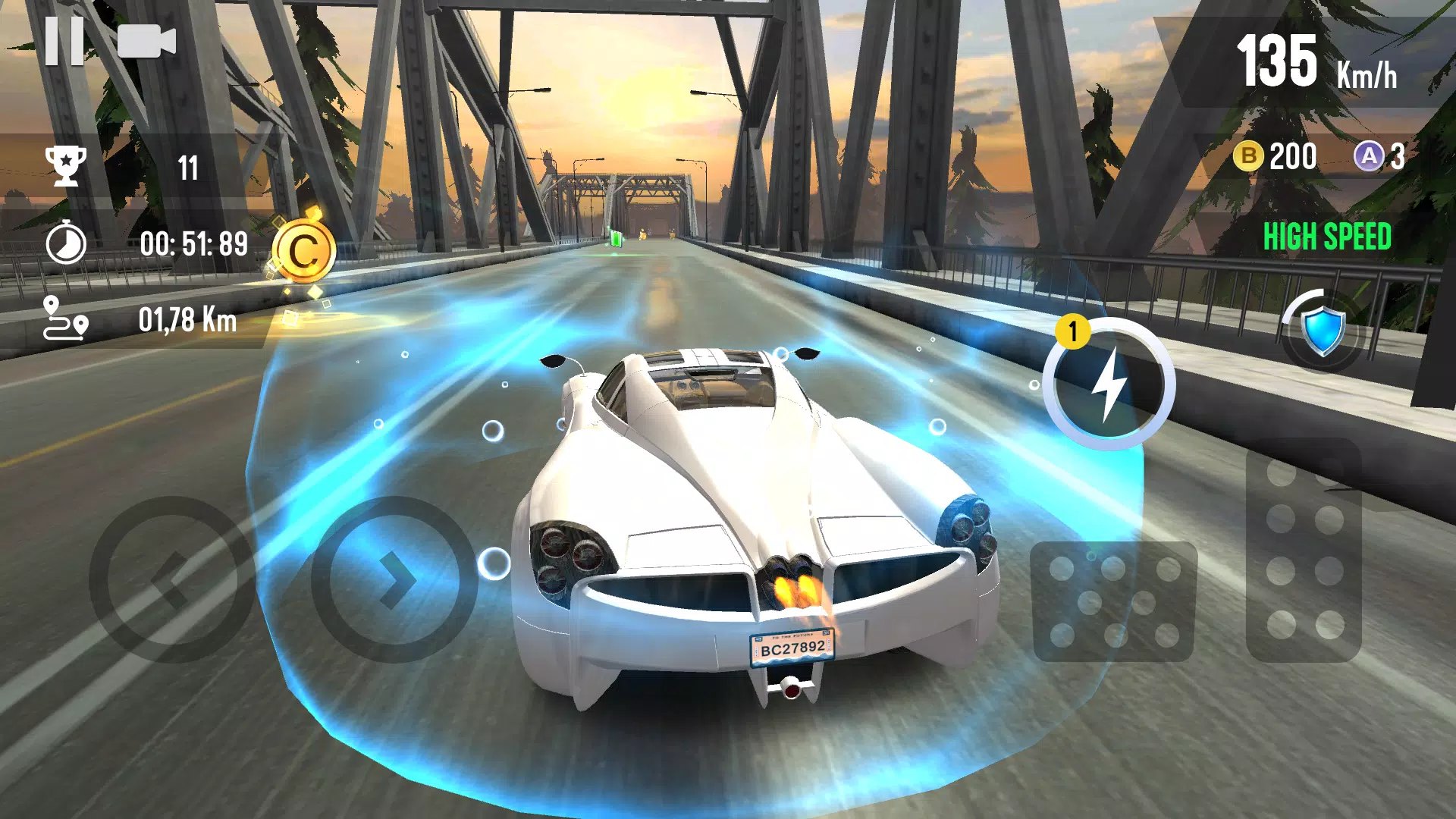Open the trophy ranking display

tap(67, 165)
